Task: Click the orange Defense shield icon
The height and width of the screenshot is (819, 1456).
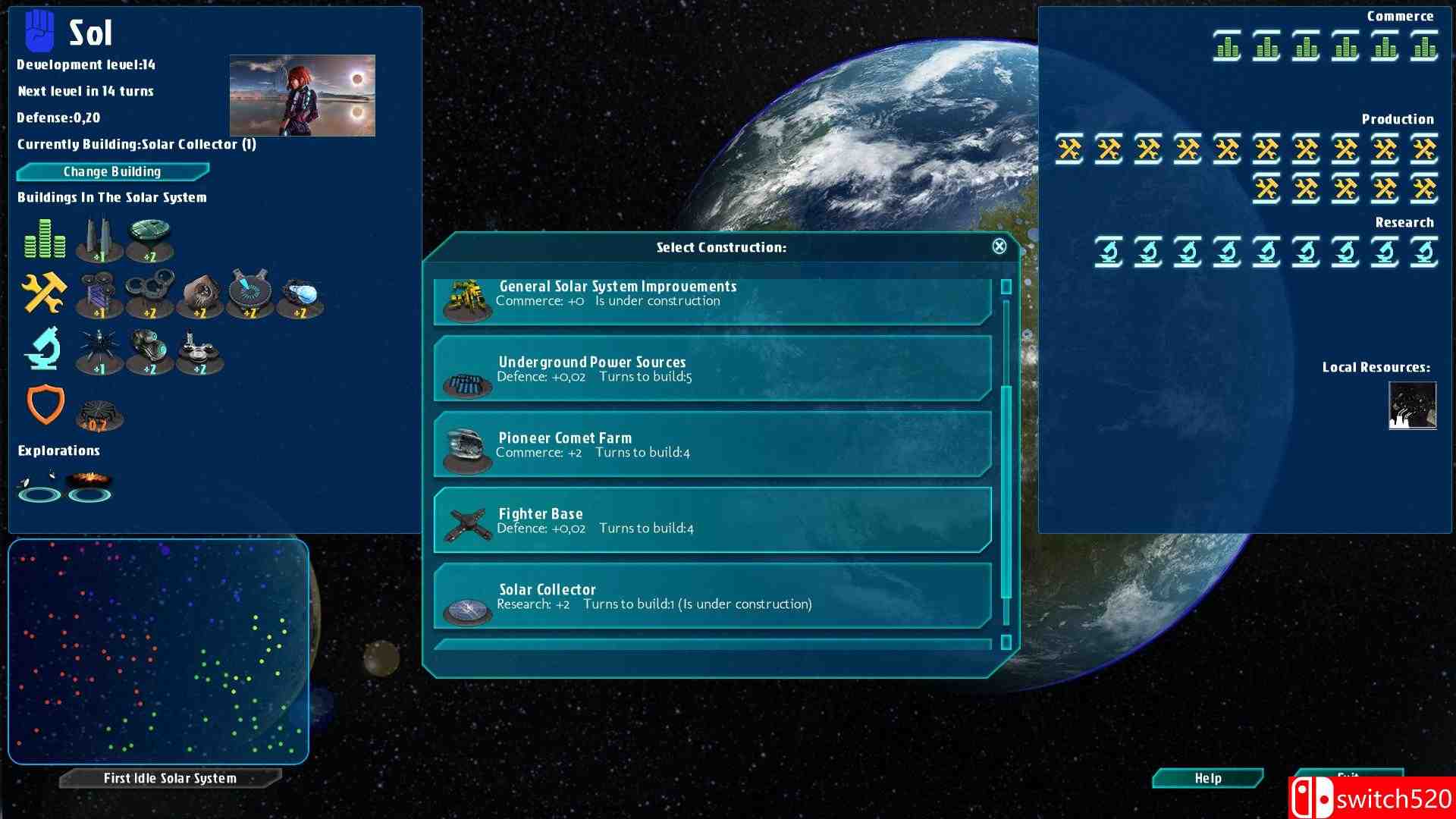Action: click(45, 403)
